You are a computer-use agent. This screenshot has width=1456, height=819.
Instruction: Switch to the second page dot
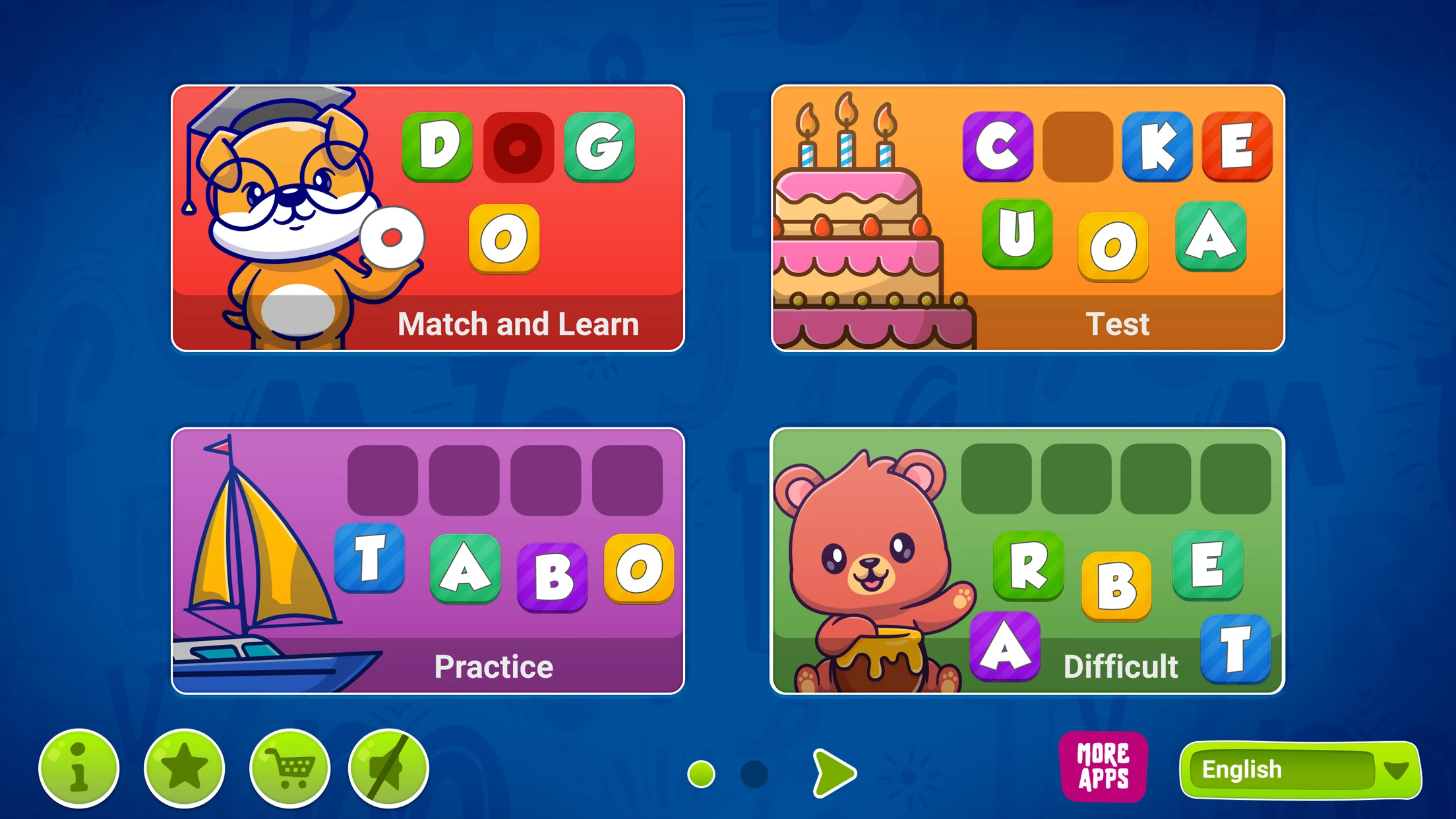754,773
